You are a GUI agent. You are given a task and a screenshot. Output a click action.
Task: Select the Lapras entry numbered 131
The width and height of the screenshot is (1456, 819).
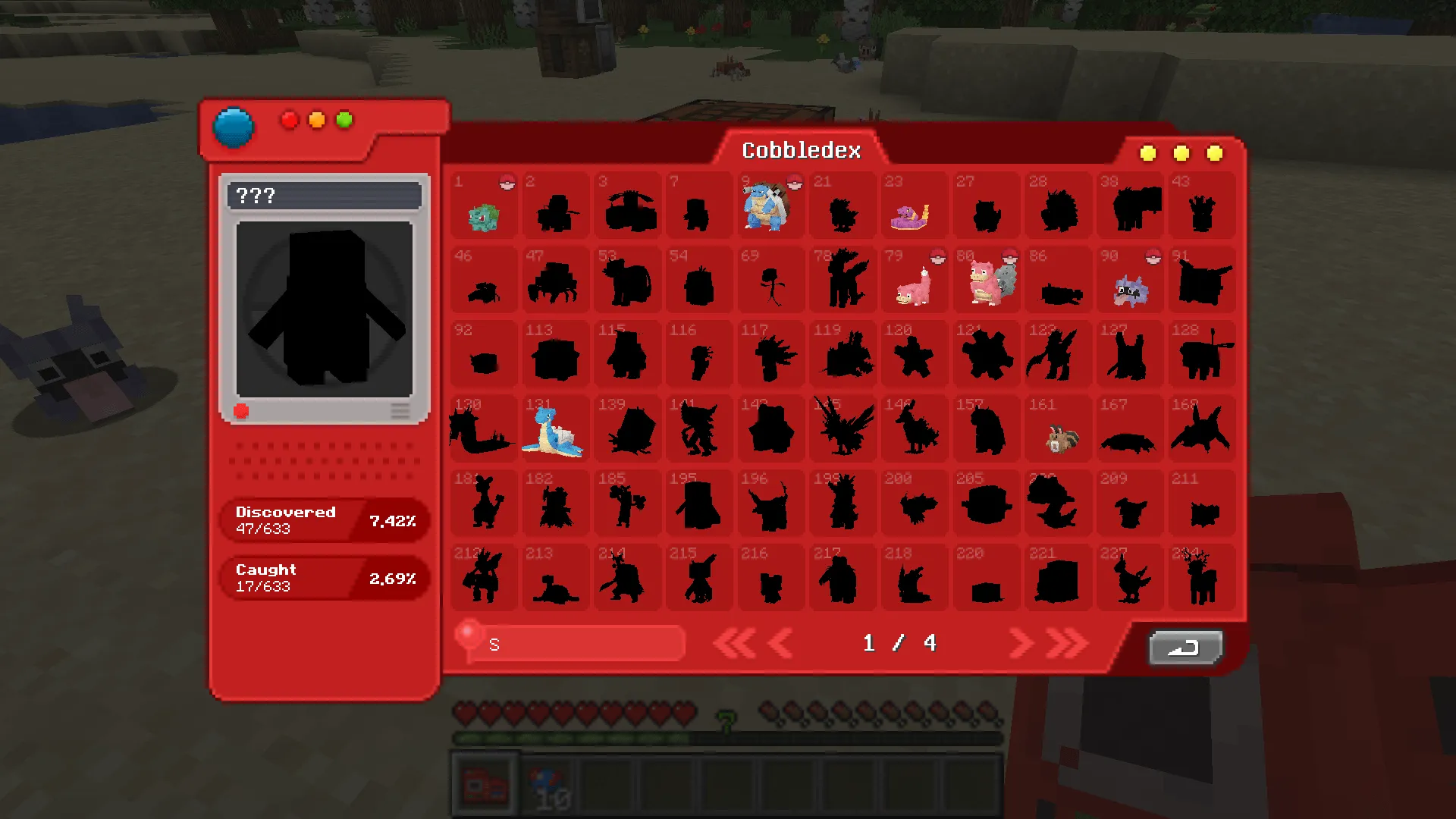[x=555, y=430]
